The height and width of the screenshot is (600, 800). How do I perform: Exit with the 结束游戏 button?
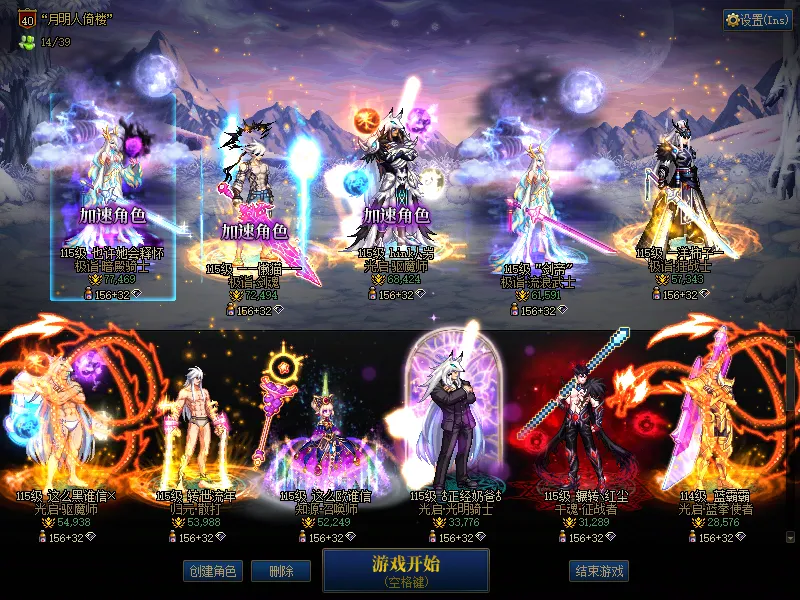point(599,571)
